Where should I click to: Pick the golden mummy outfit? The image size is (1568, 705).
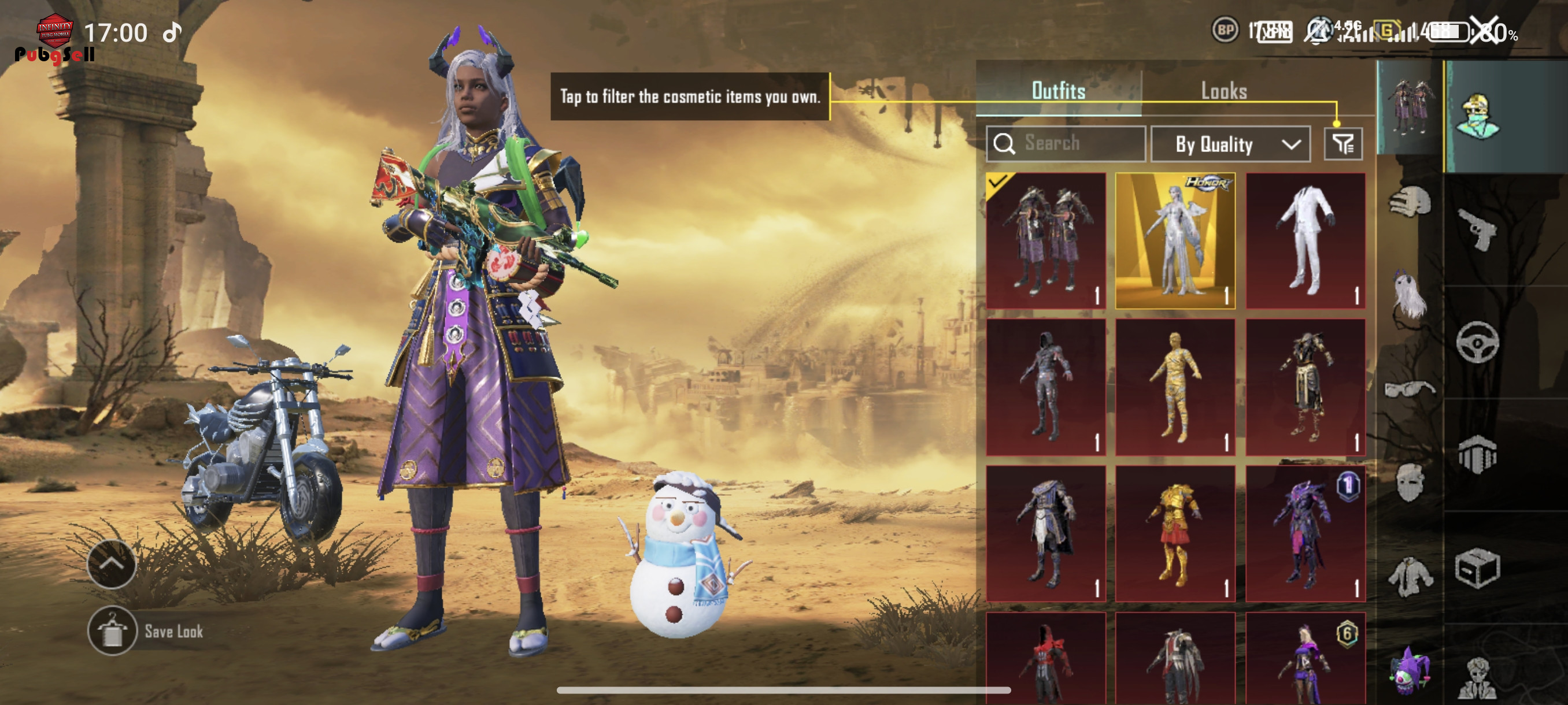pyautogui.click(x=1175, y=387)
